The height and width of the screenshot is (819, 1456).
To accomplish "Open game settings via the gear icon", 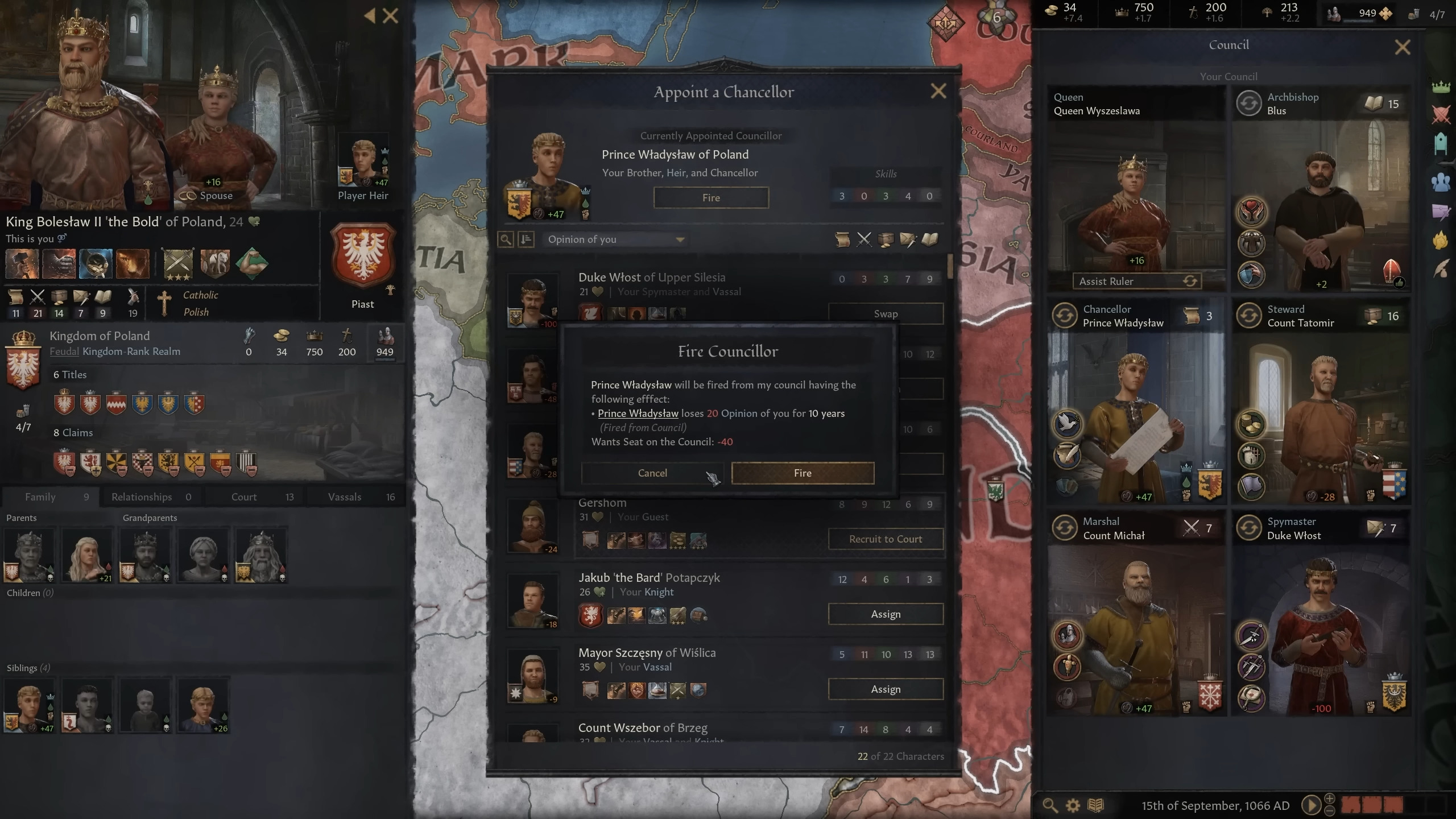I will coord(1073,805).
